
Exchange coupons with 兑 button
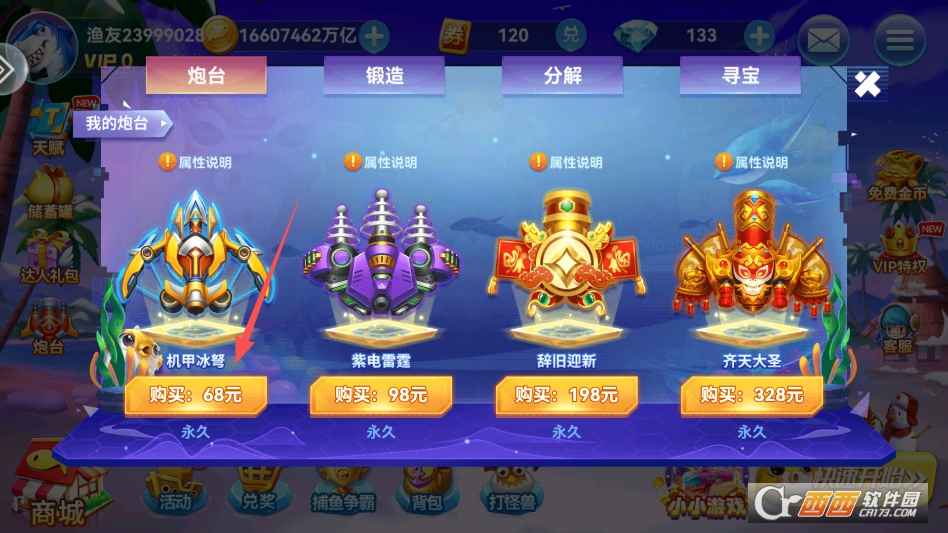[x=571, y=36]
